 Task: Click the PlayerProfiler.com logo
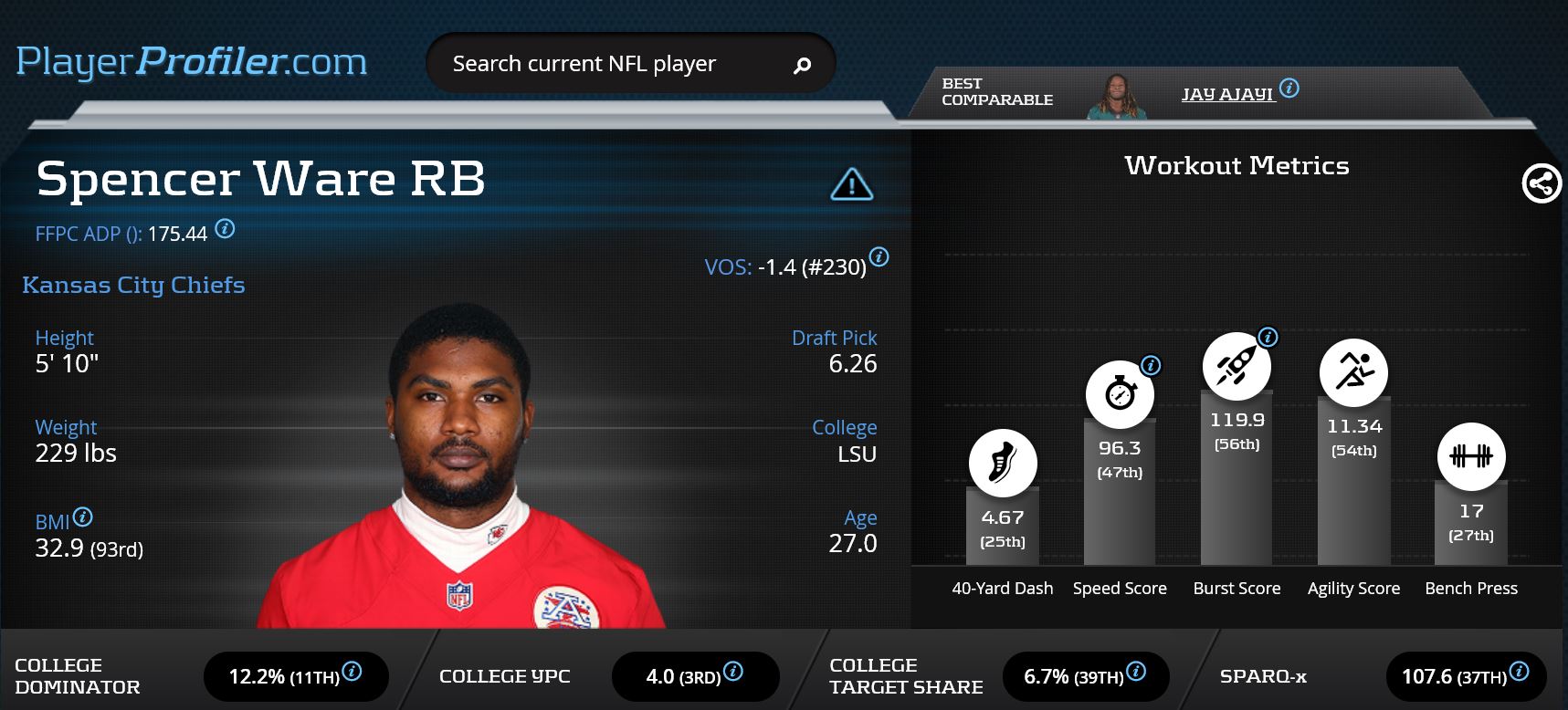192,62
